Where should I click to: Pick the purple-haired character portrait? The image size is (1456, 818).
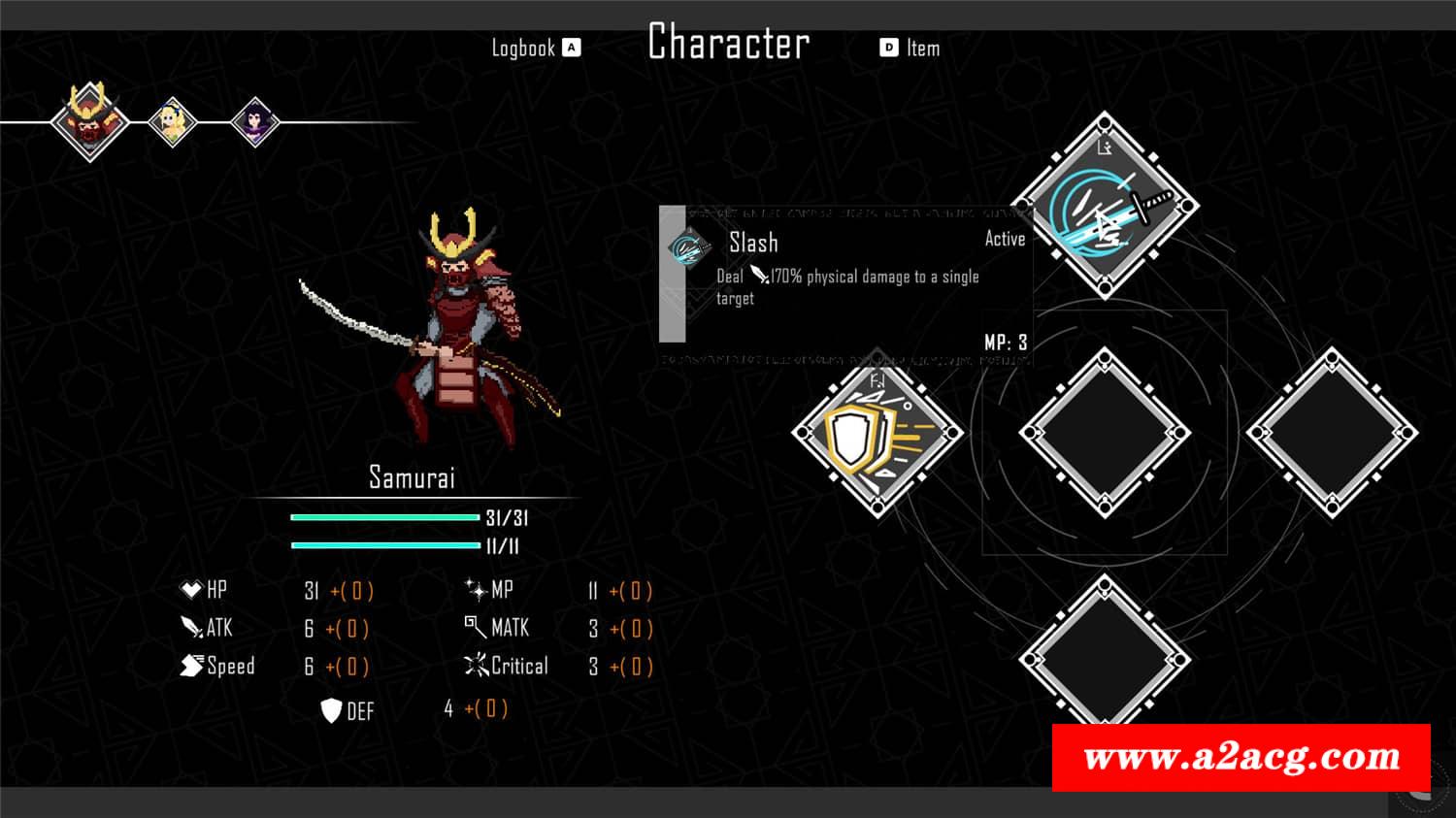(256, 123)
